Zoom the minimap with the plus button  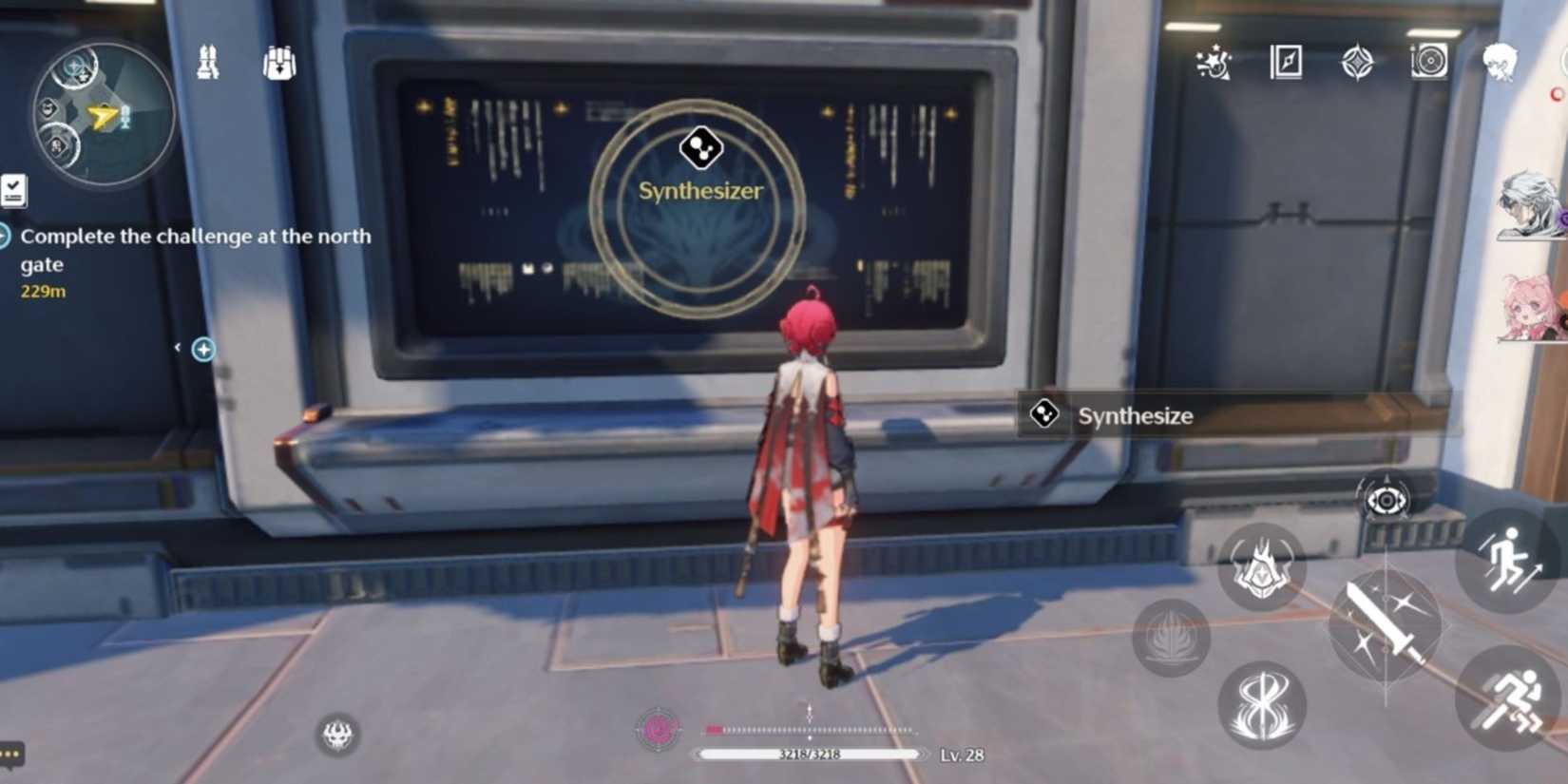pos(201,349)
